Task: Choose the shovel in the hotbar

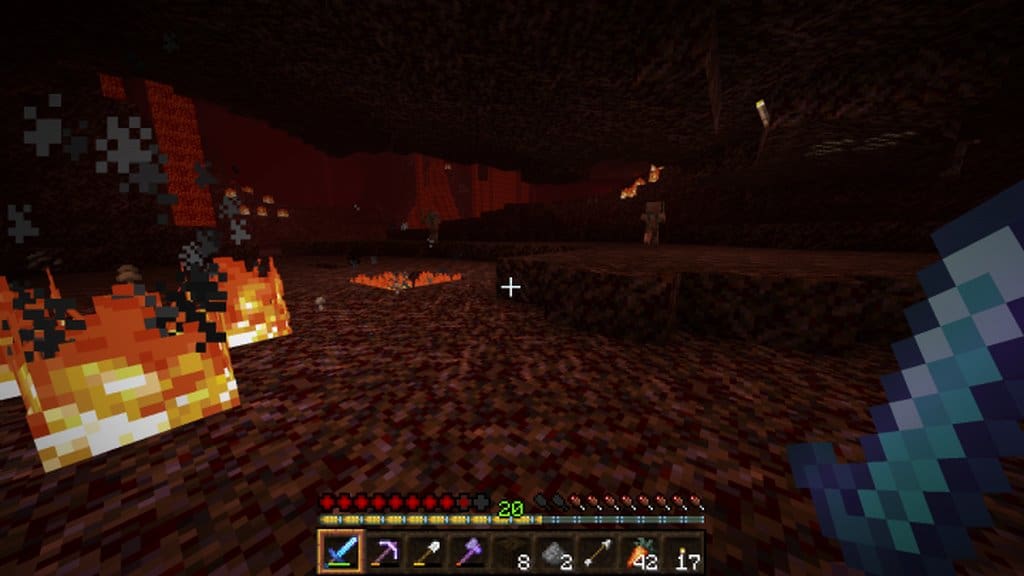Action: [425, 551]
